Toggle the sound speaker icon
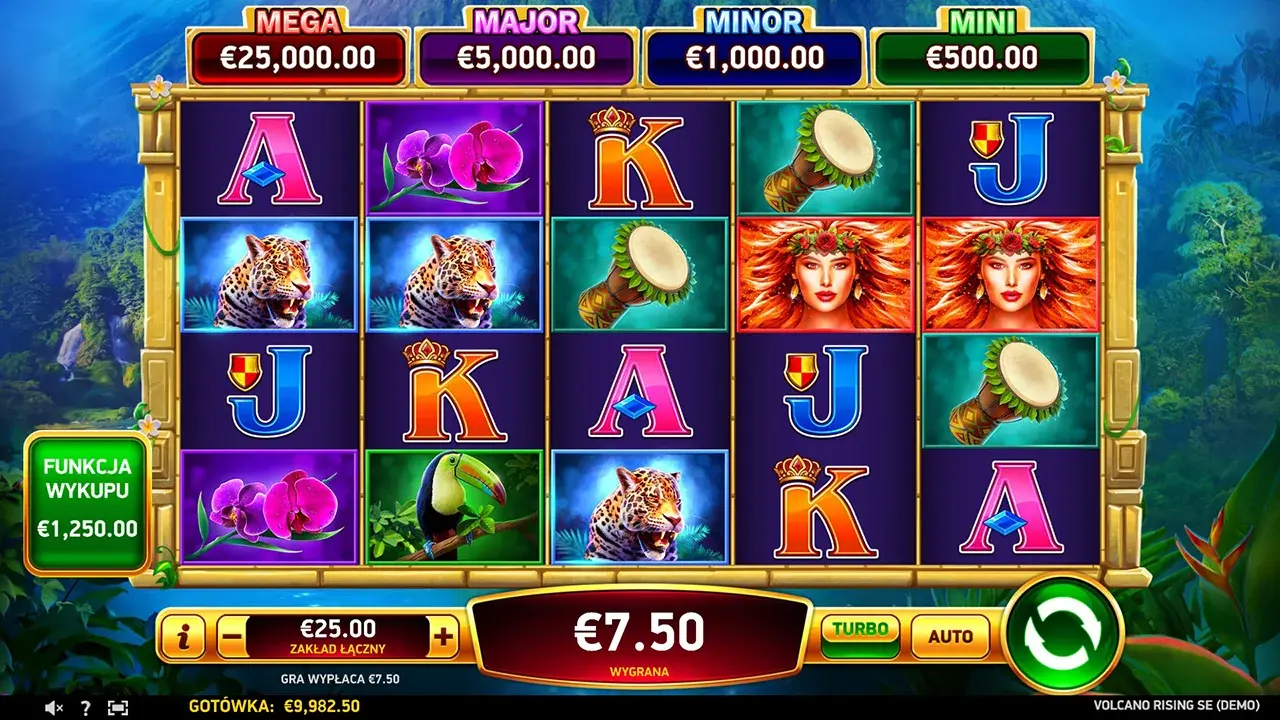Viewport: 1280px width, 720px height. pos(54,708)
